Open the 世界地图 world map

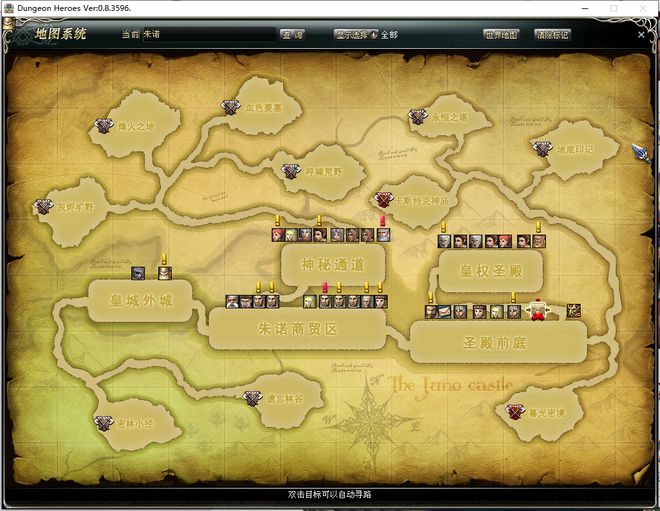click(x=502, y=34)
